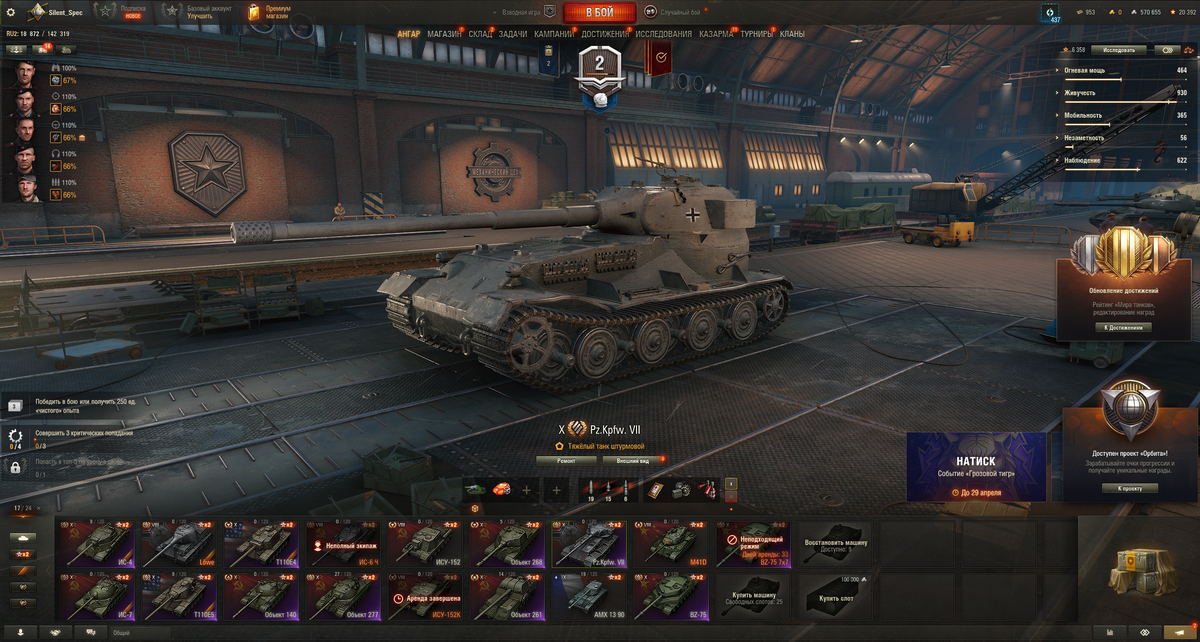Open the Премиум магазин
This screenshot has width=1200, height=642.
(x=270, y=12)
